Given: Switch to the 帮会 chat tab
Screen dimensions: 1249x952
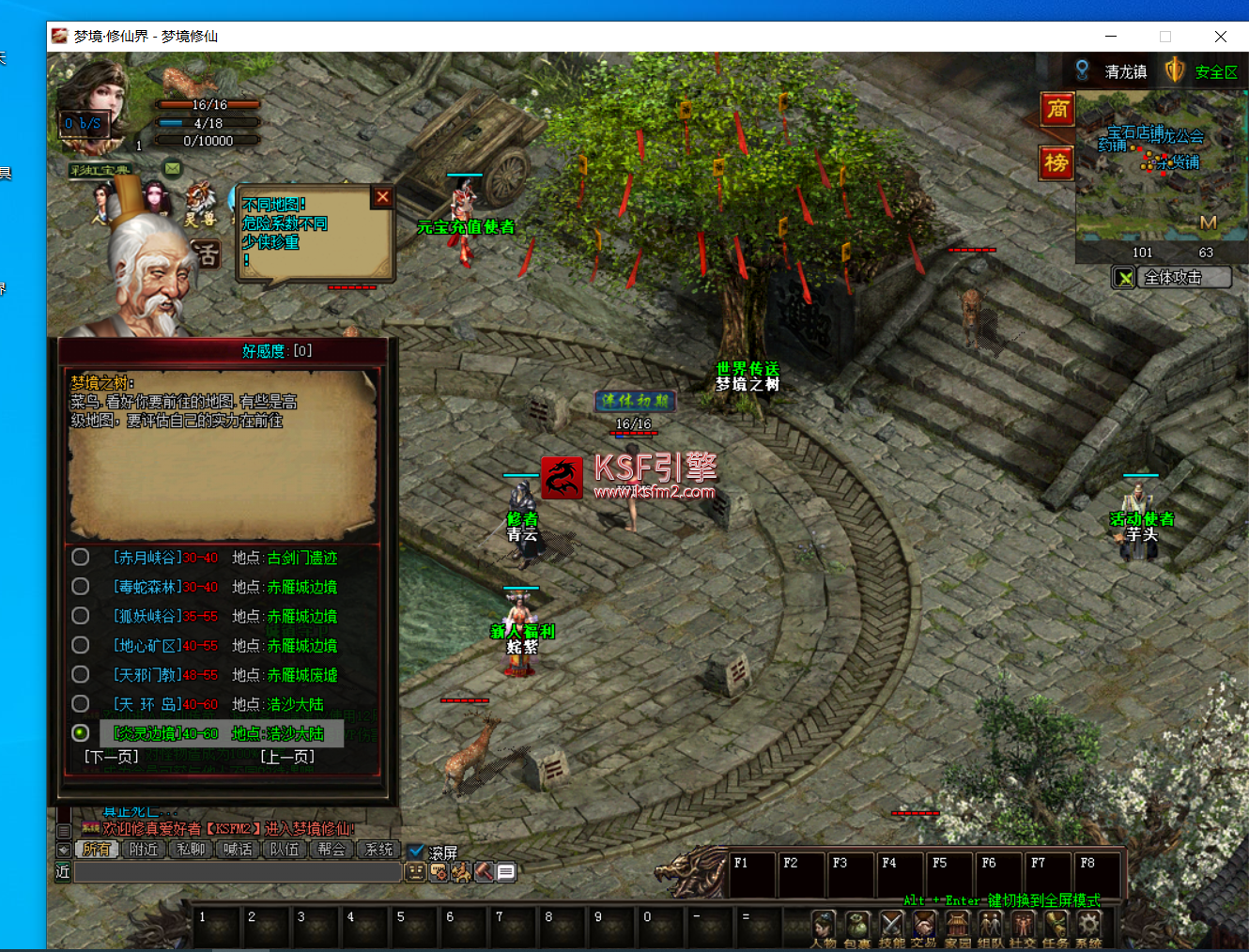Looking at the screenshot, I should (x=332, y=850).
